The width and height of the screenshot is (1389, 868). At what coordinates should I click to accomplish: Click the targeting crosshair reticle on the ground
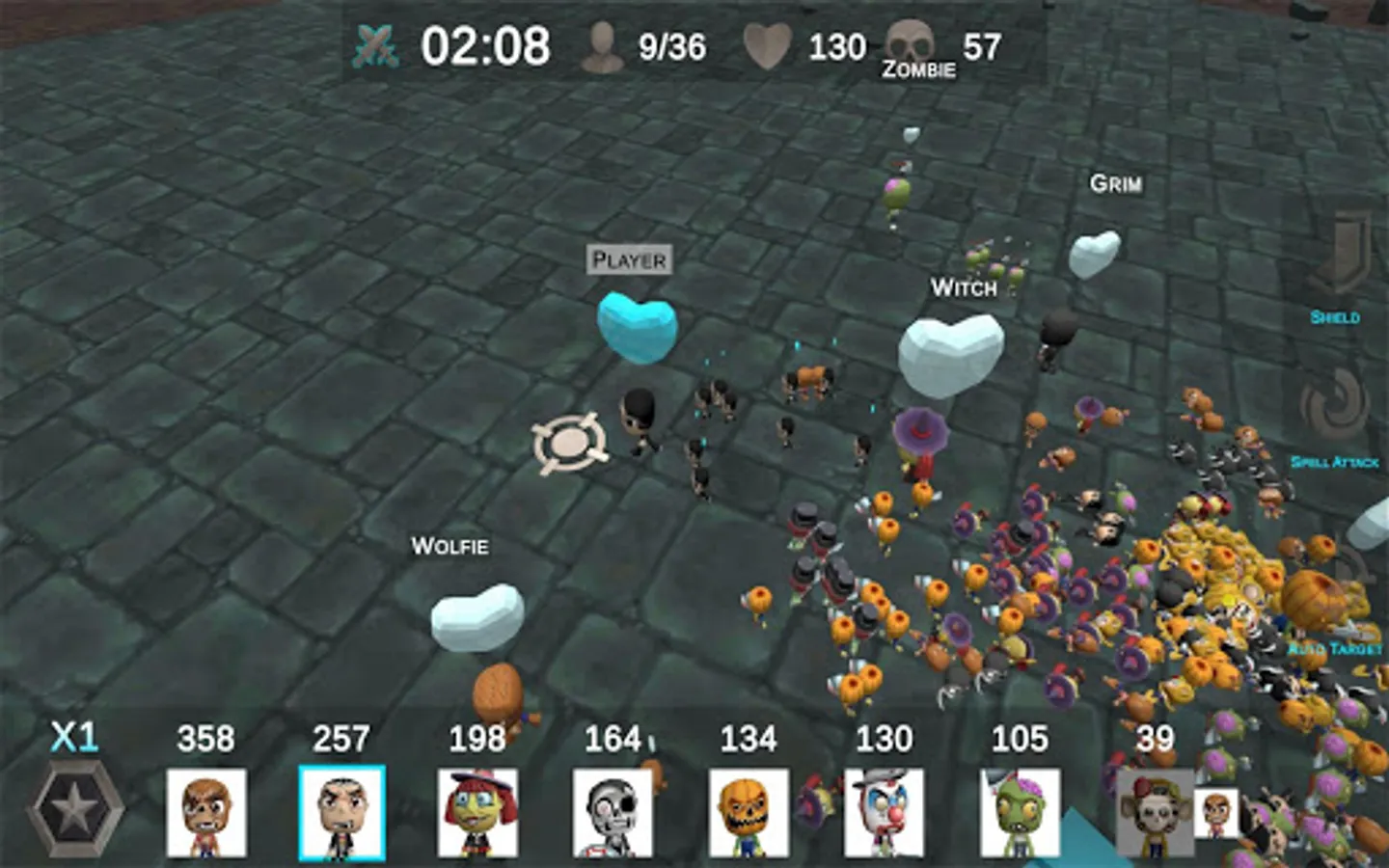click(x=569, y=443)
